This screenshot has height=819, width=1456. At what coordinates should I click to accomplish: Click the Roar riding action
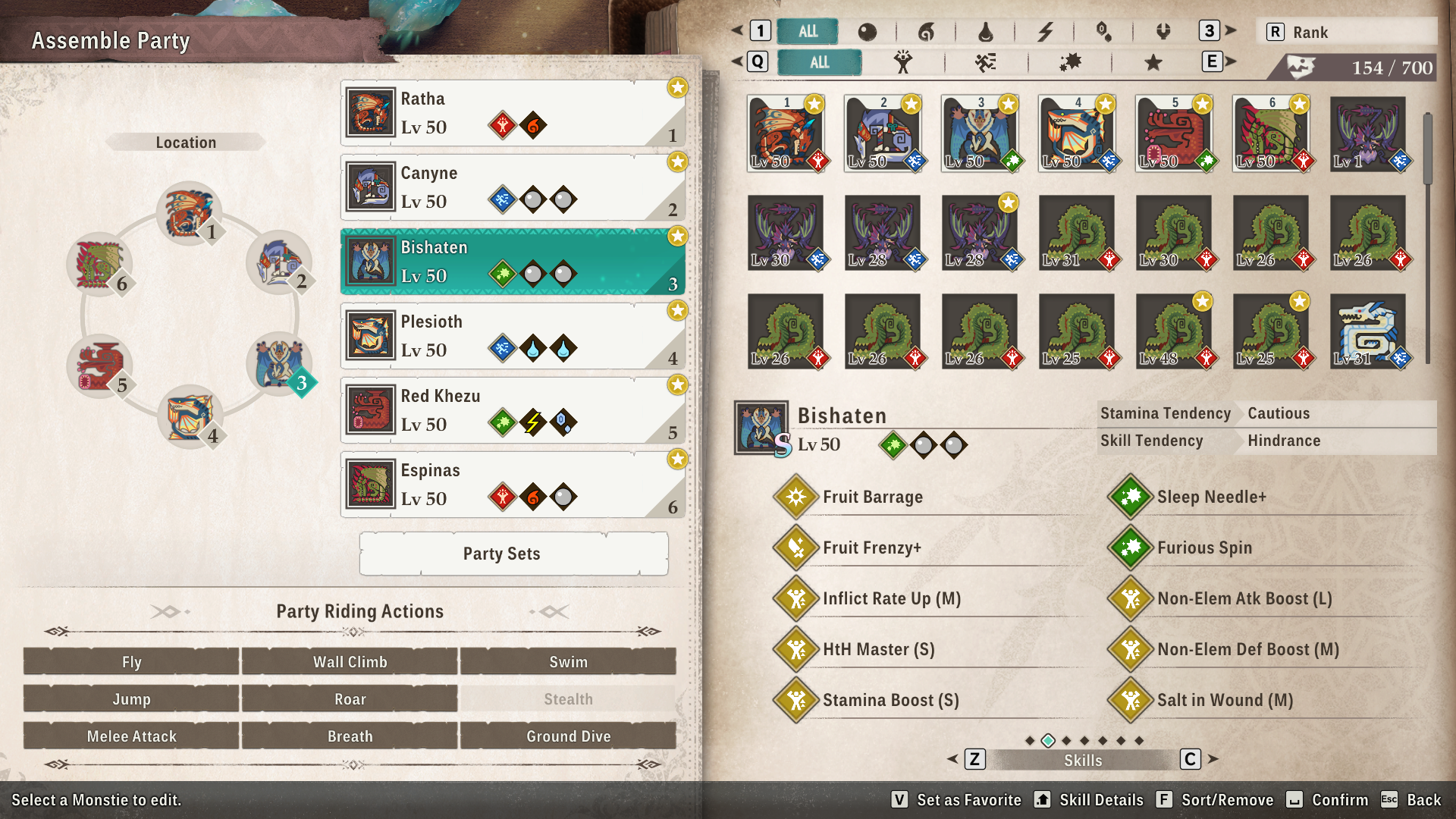point(350,698)
